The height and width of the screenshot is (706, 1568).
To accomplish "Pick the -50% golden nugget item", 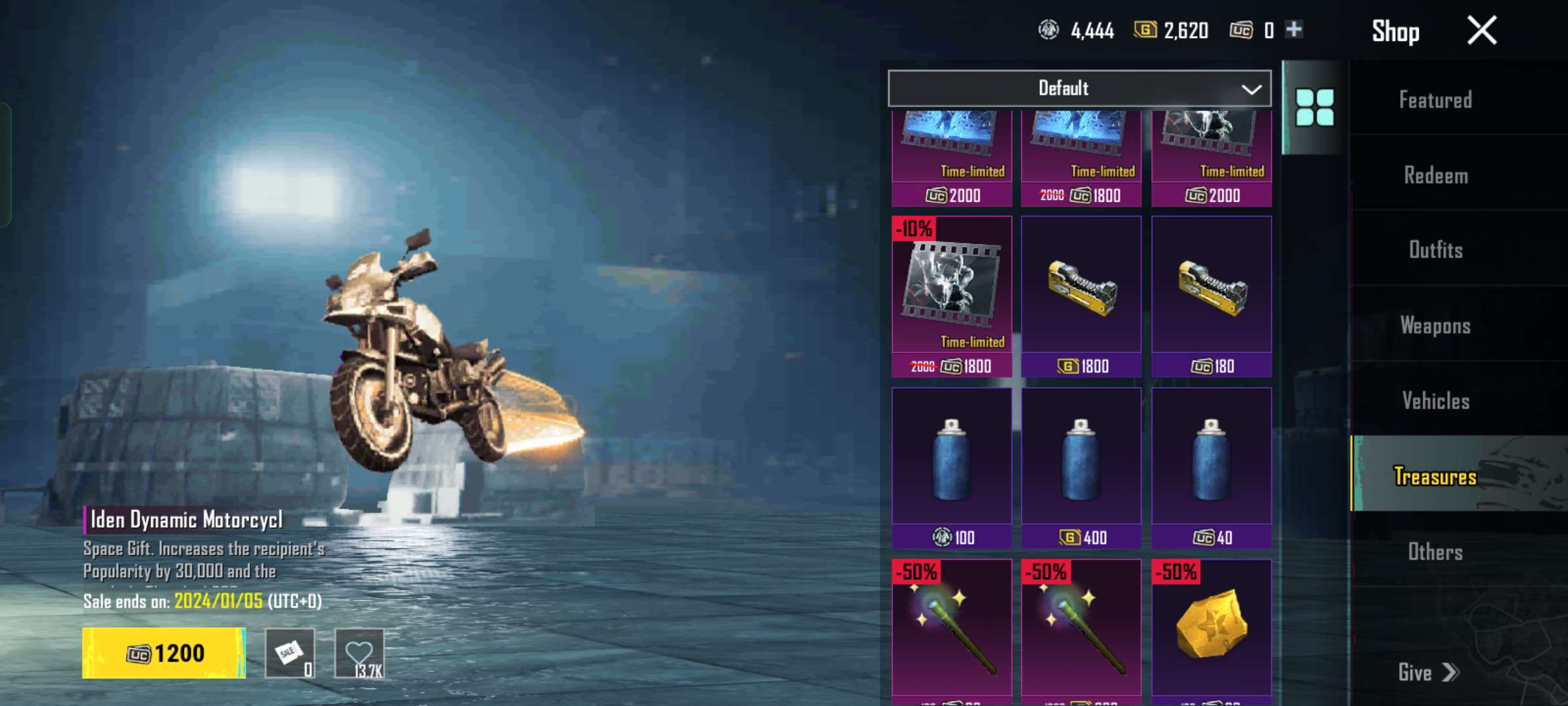I will [x=1211, y=628].
